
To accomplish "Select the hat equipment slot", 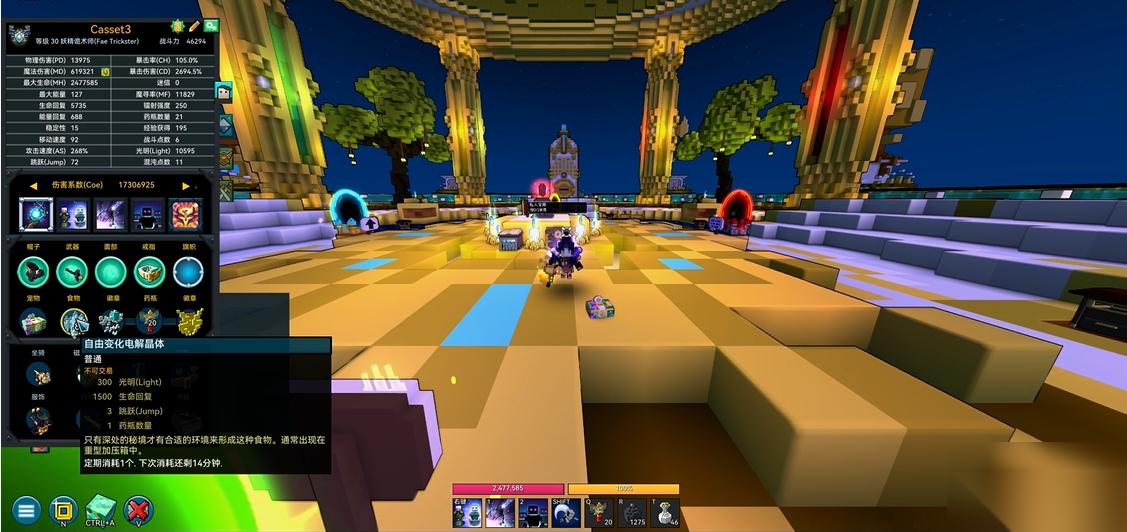I will [34, 271].
